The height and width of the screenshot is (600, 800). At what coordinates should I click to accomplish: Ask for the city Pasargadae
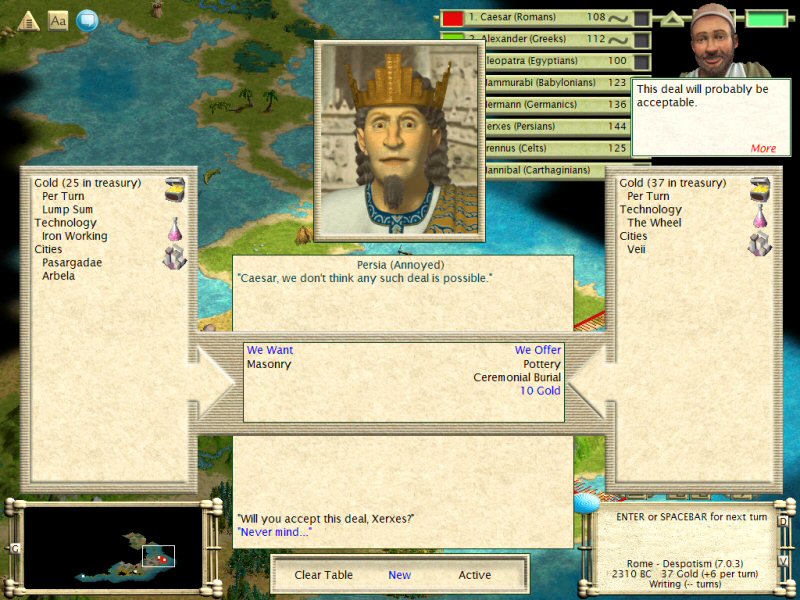click(72, 262)
